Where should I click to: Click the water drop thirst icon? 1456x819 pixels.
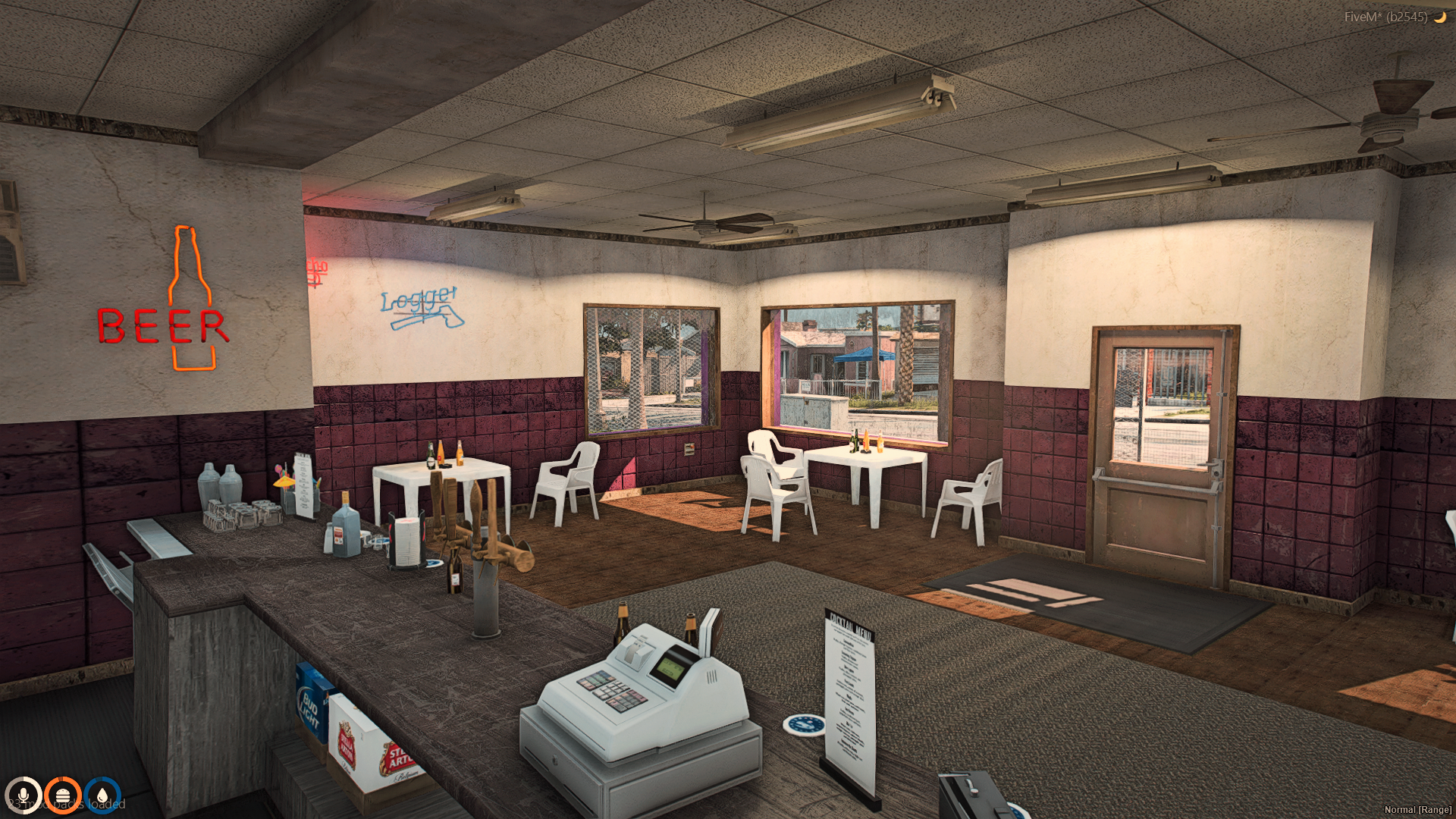pyautogui.click(x=102, y=795)
